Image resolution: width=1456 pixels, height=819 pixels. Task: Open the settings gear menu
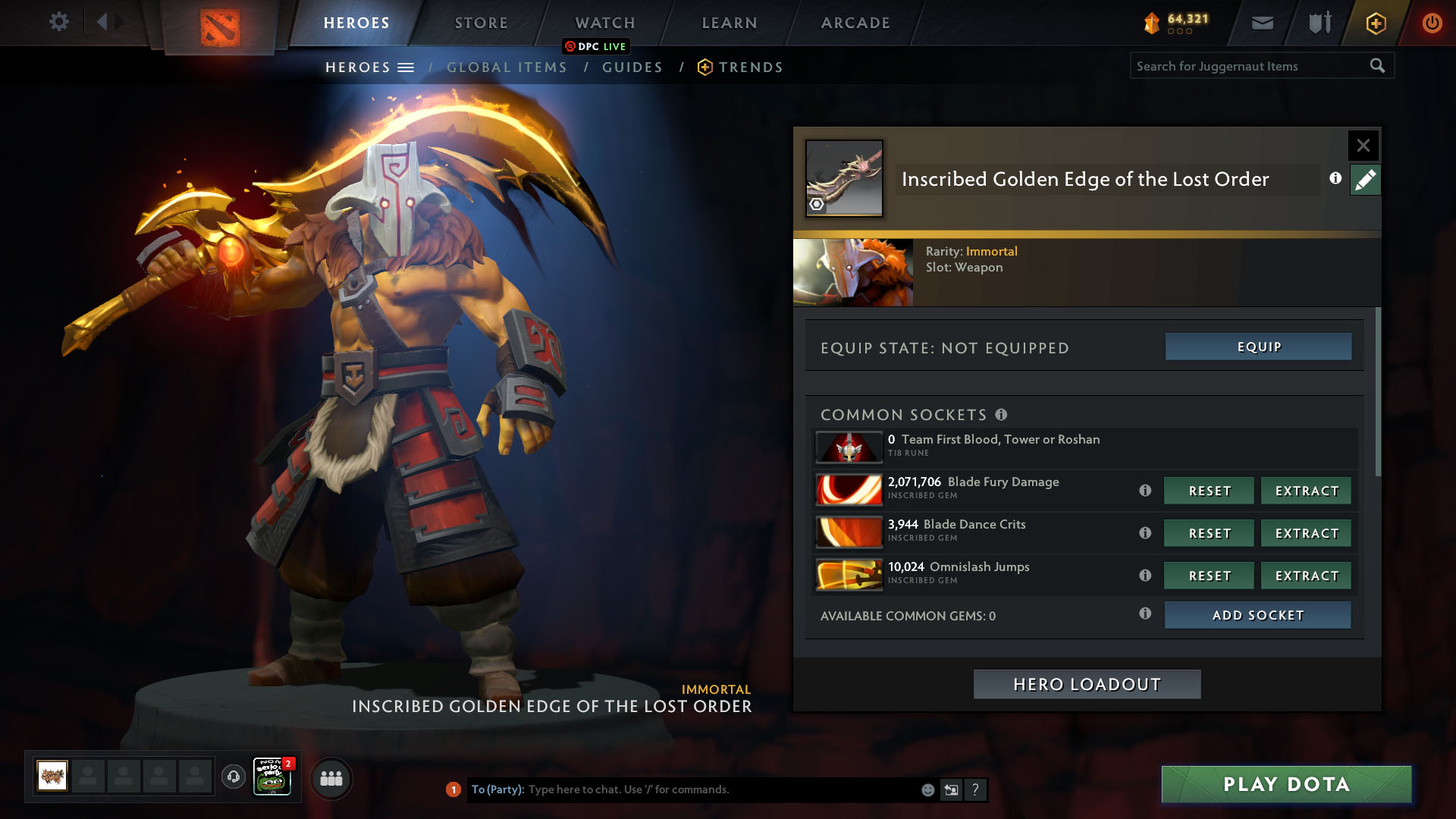coord(58,22)
